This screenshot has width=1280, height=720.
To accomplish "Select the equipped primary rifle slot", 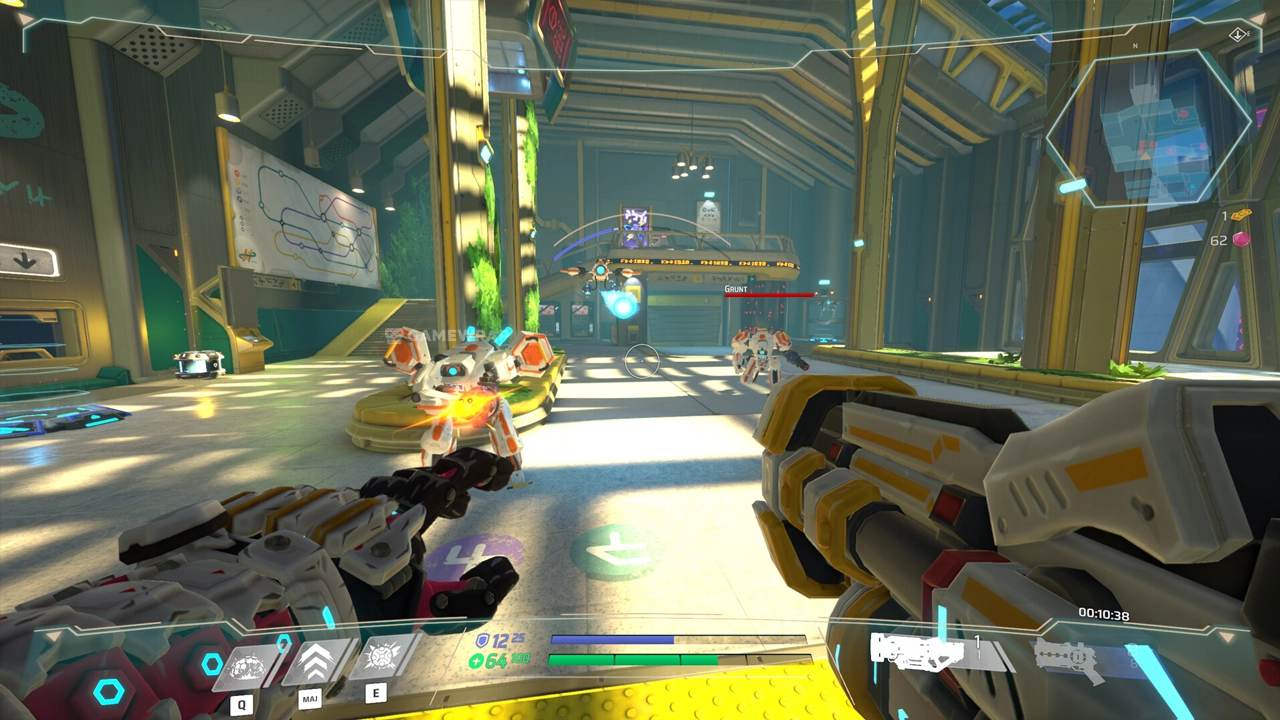I will pyautogui.click(x=920, y=651).
